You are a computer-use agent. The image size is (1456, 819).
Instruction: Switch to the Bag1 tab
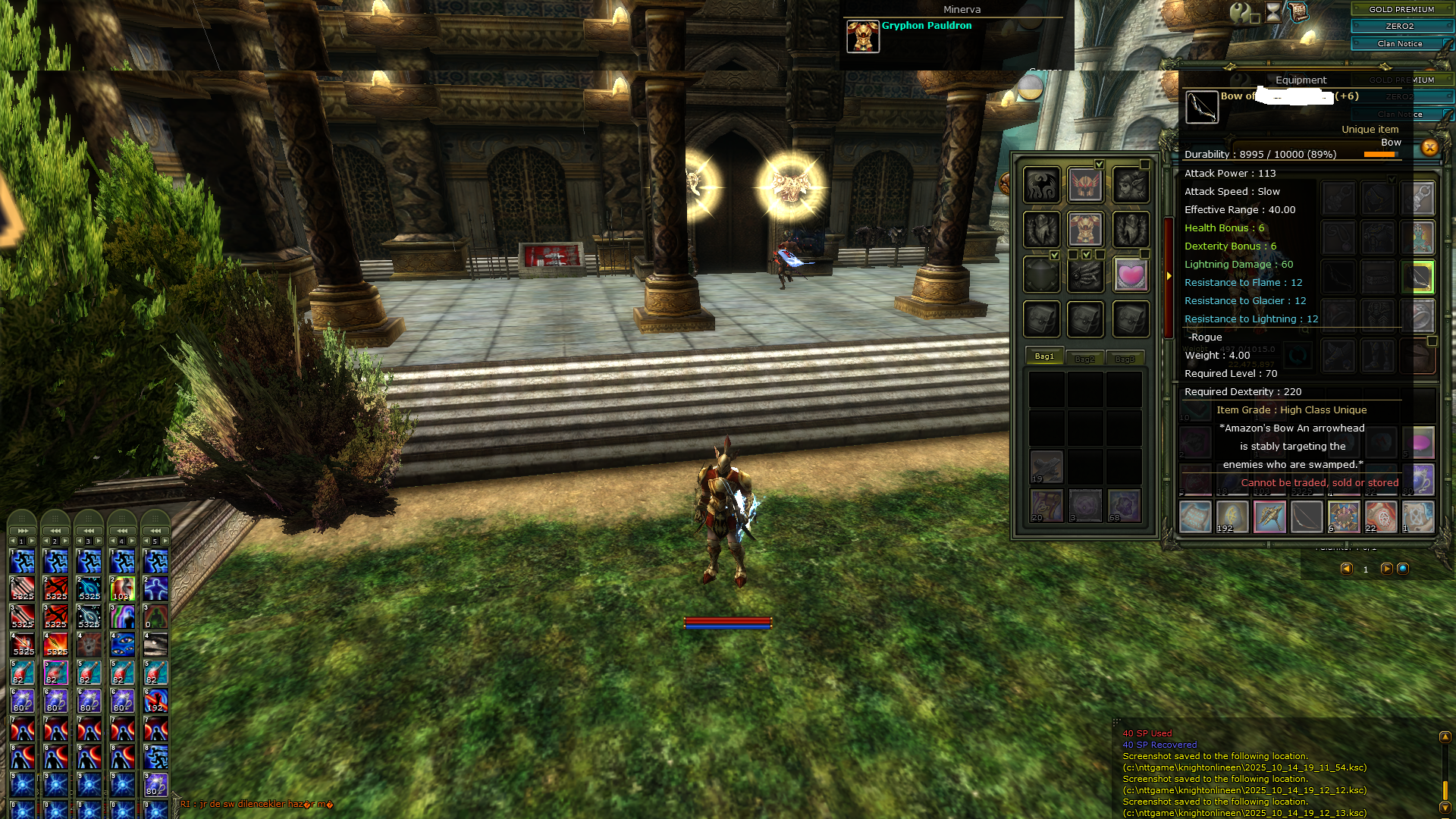pyautogui.click(x=1044, y=356)
